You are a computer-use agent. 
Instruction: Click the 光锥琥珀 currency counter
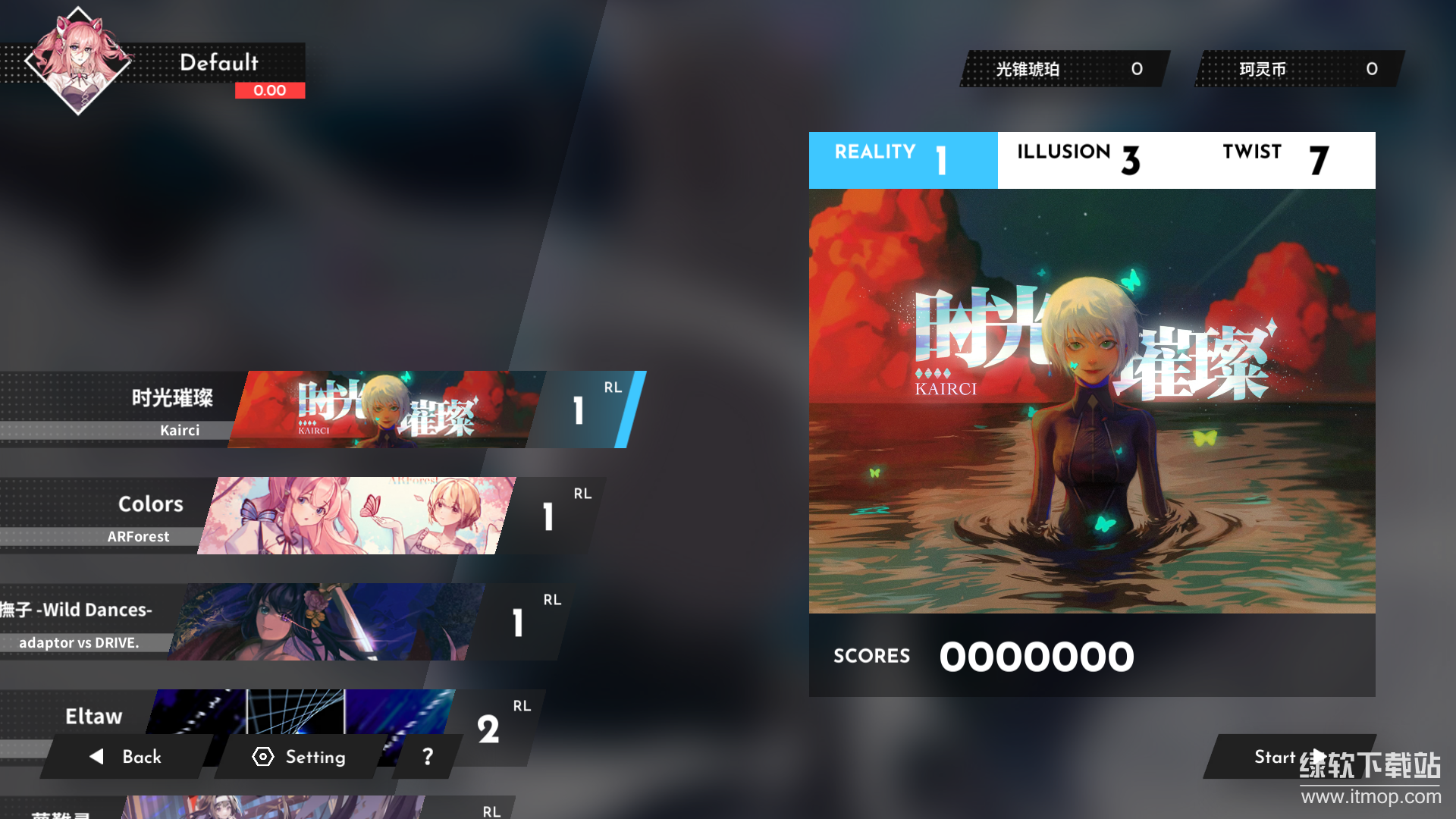tap(1062, 68)
